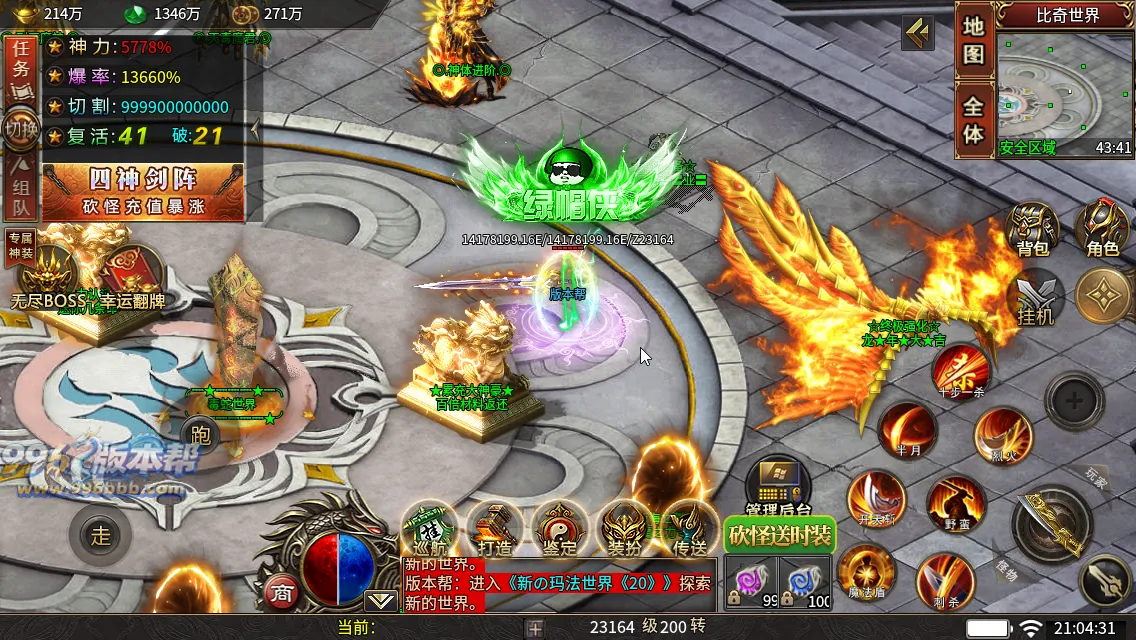Open the 四神剑阵 banner
The image size is (1136, 640).
tap(142, 191)
